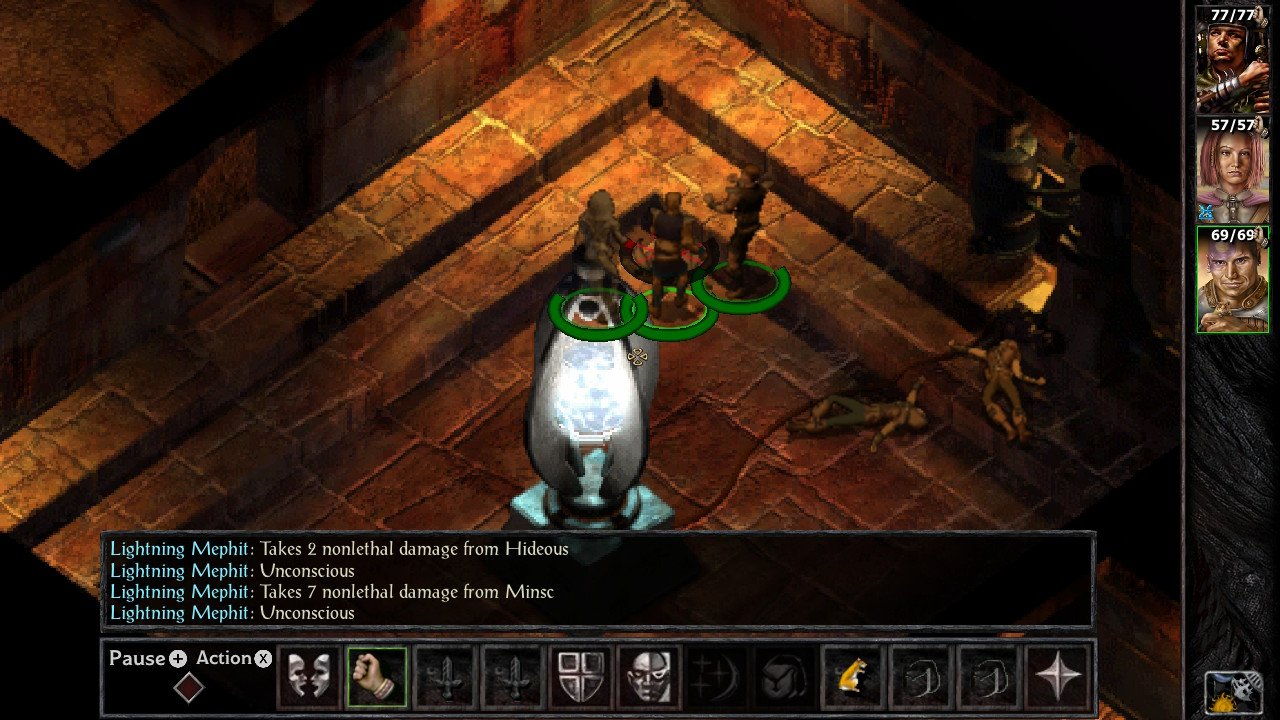Select the first sword weapon slot icon

pos(445,676)
